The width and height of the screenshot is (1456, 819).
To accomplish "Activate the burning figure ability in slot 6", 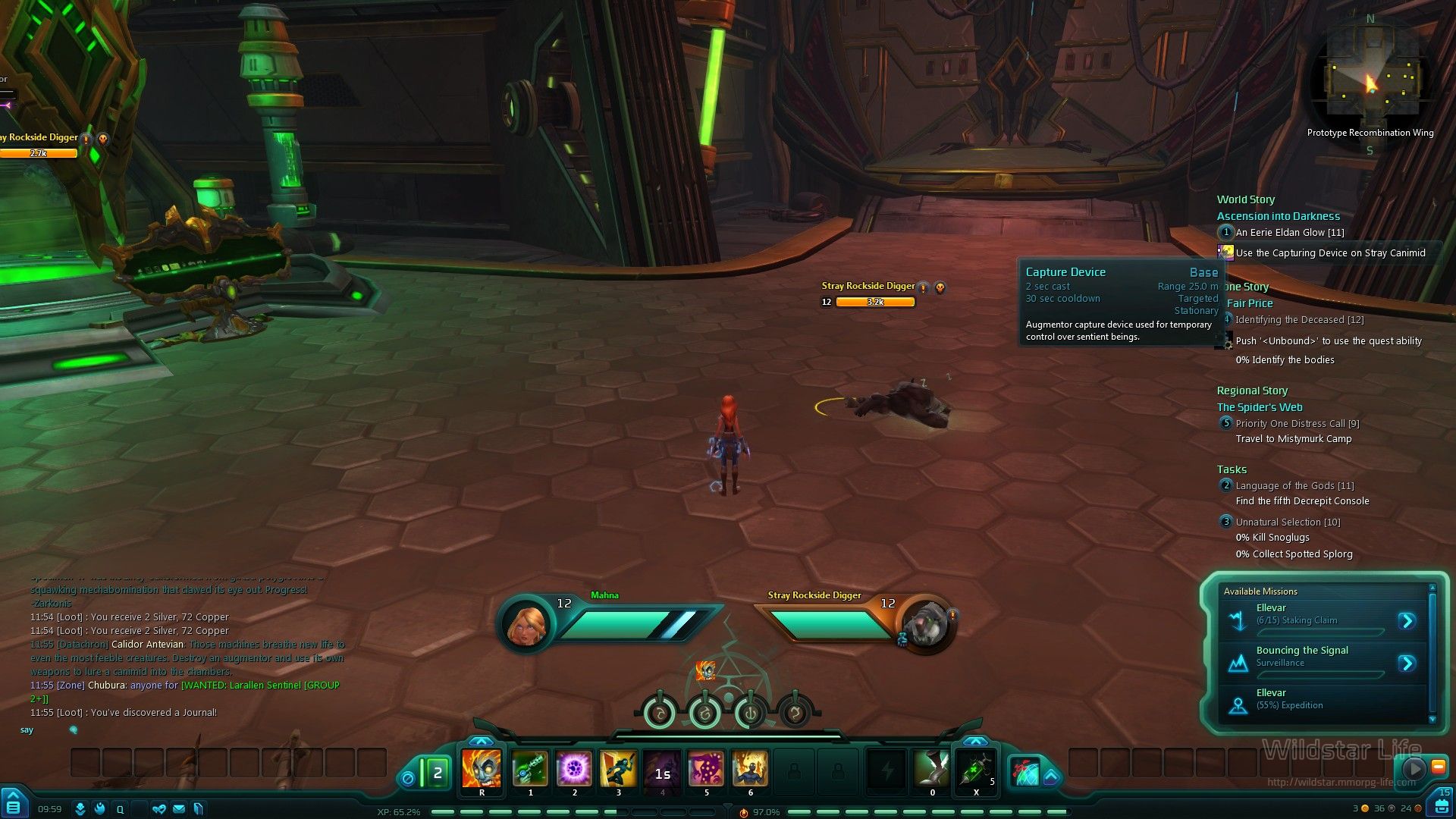I will (750, 769).
